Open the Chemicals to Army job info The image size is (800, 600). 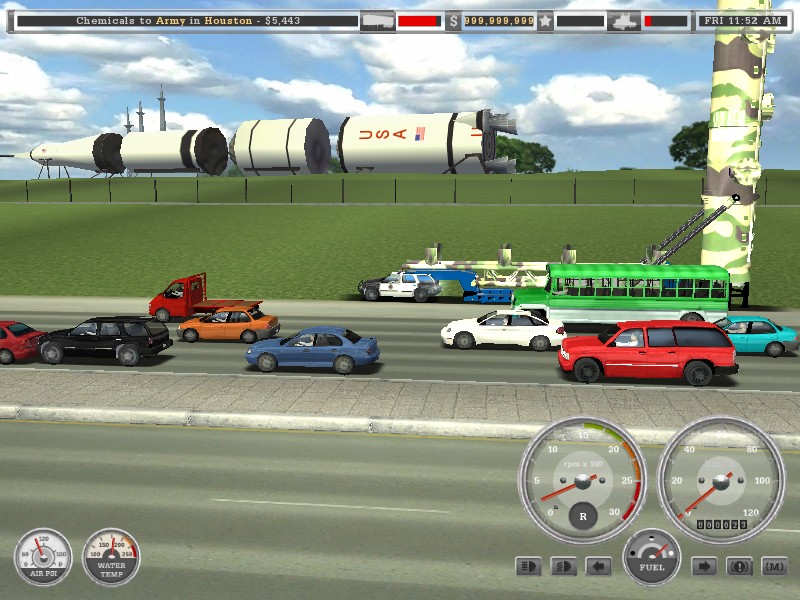(x=180, y=21)
